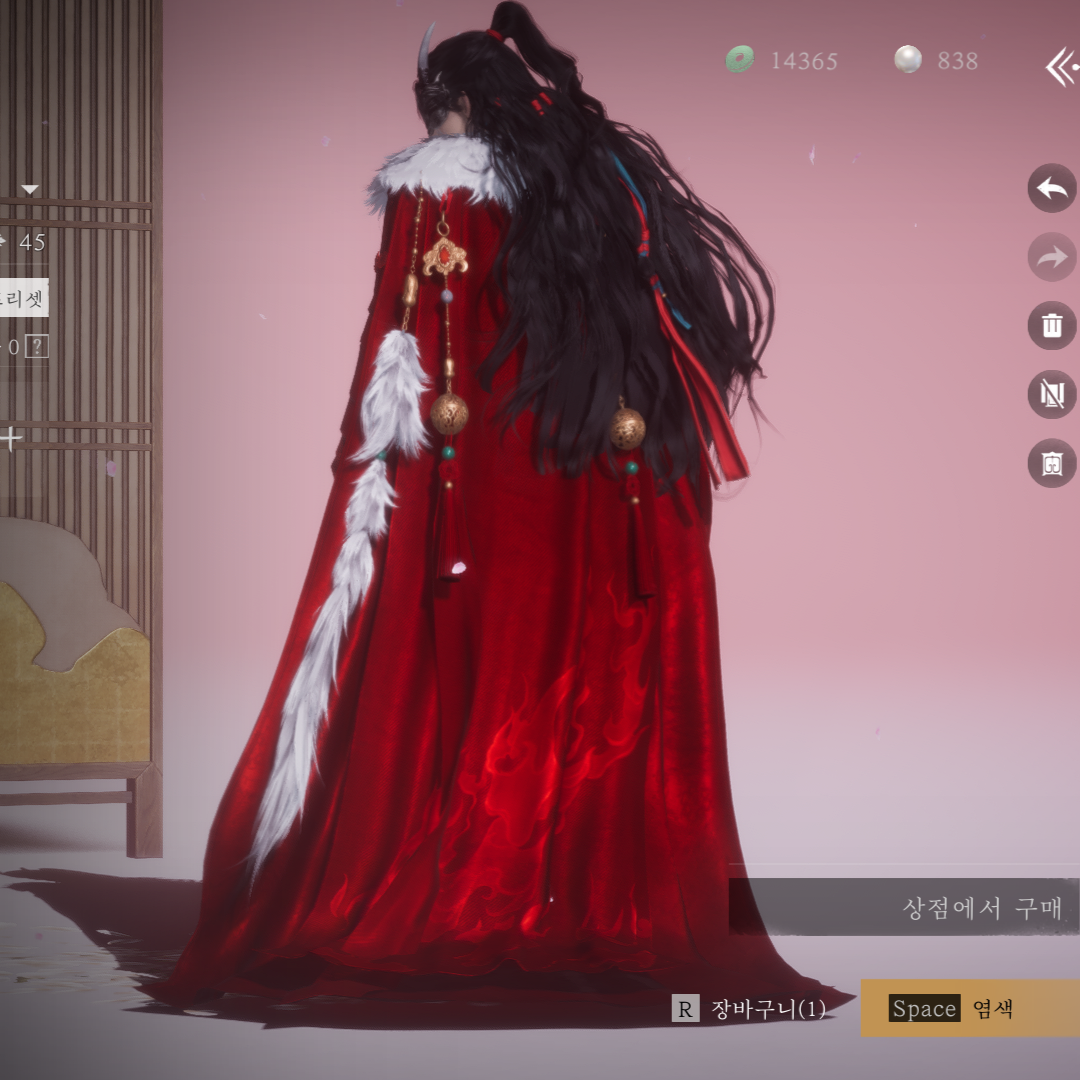Viewport: 1080px width, 1080px height.
Task: Click the white preset button on the left
Action: (x=23, y=298)
